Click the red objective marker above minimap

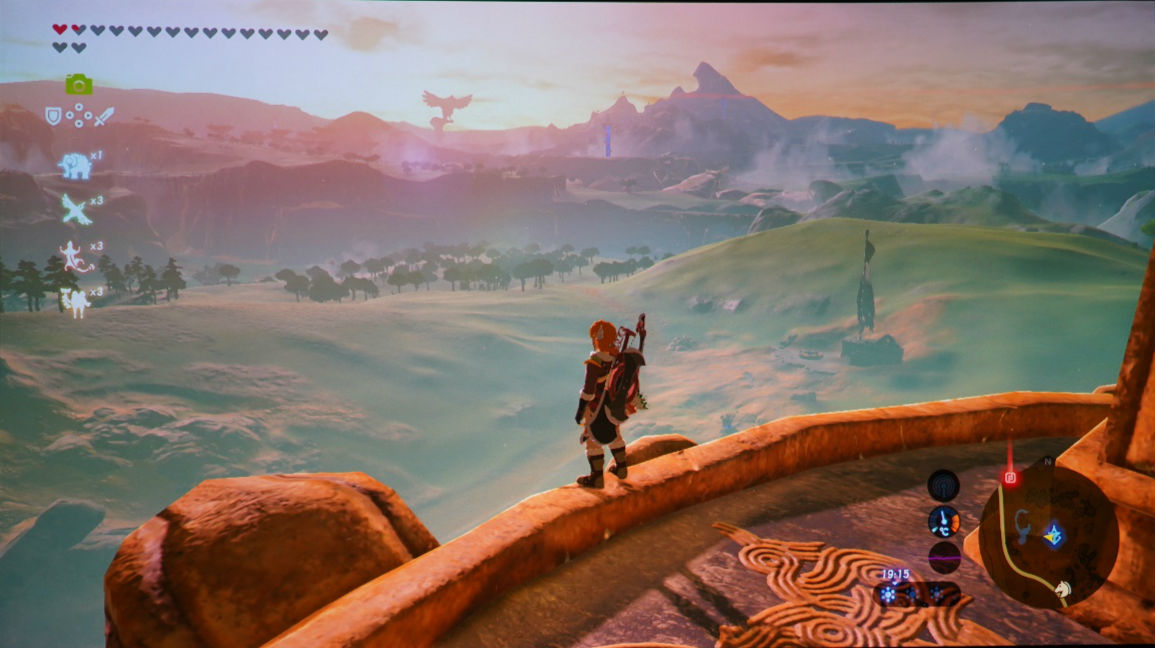click(x=1010, y=477)
